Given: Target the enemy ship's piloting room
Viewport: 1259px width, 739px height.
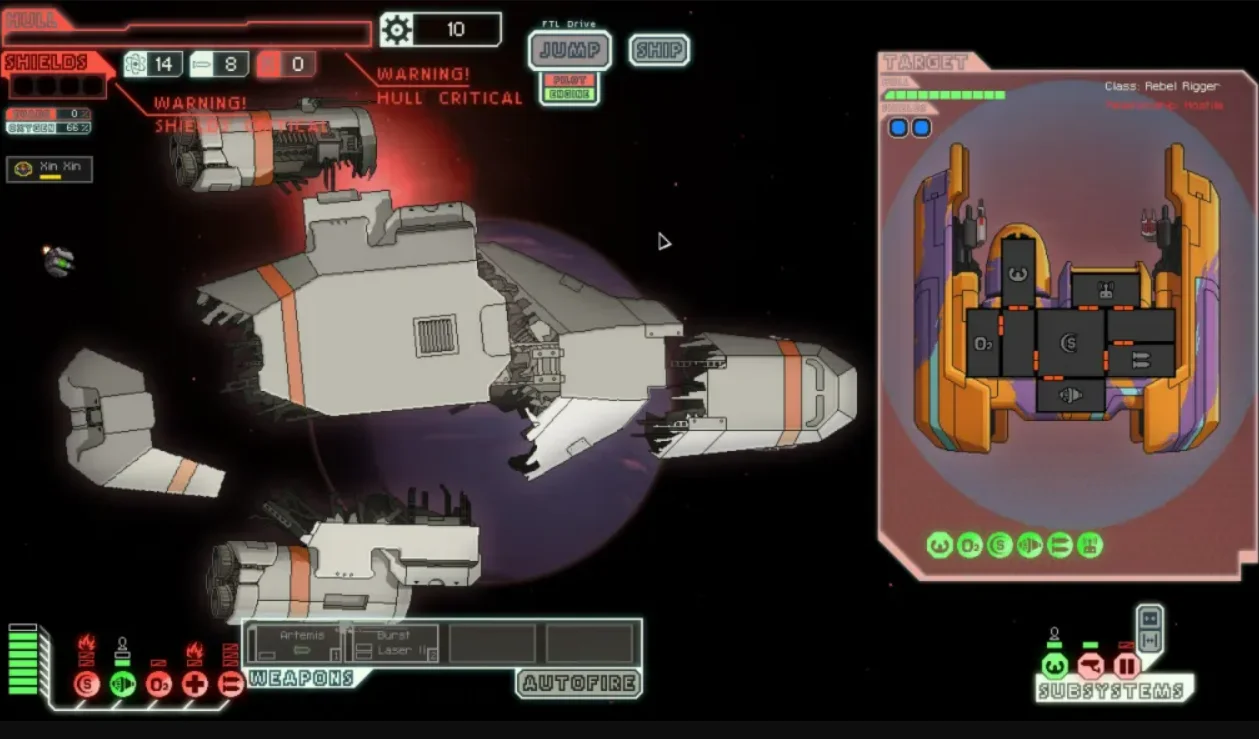Looking at the screenshot, I should point(1018,272).
